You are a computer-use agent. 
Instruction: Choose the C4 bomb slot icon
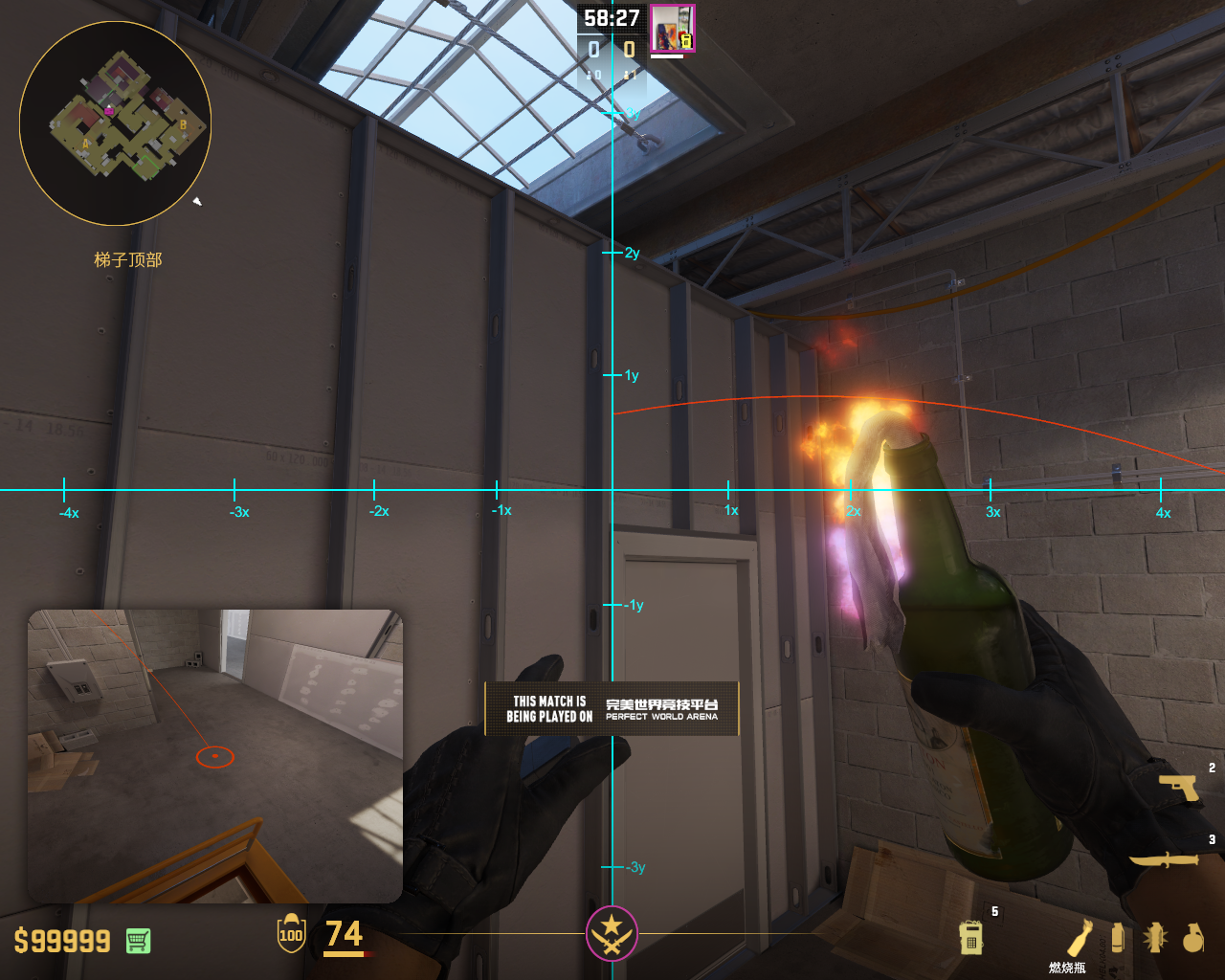point(970,937)
